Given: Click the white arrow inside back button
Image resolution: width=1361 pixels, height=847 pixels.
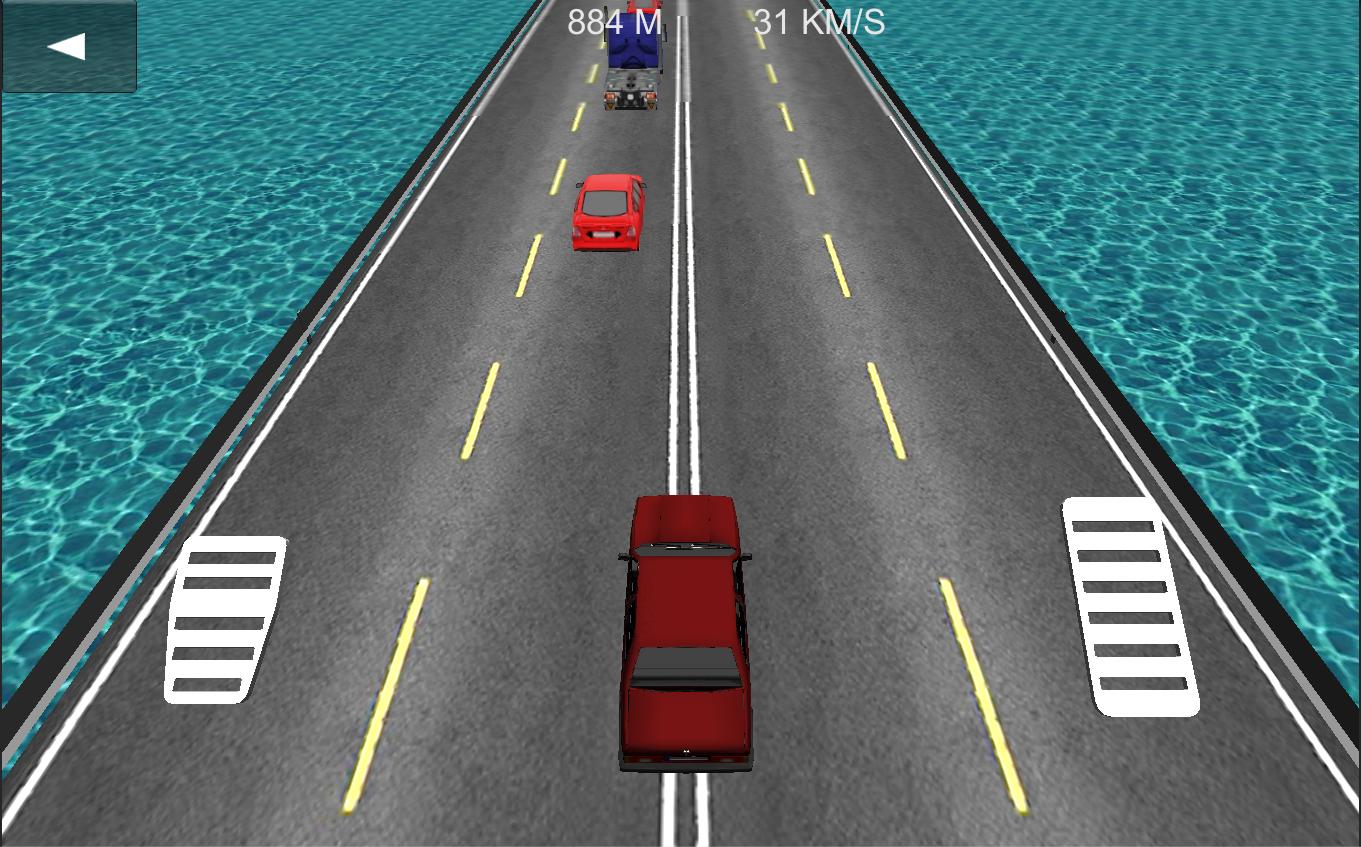Looking at the screenshot, I should pyautogui.click(x=68, y=44).
